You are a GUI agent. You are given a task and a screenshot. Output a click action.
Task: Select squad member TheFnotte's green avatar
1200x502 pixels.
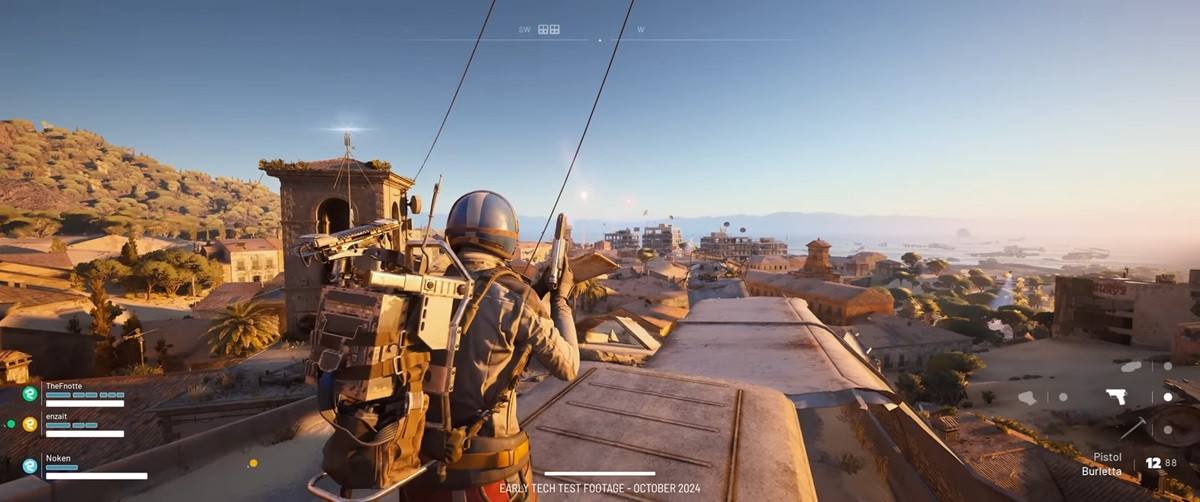[30, 393]
